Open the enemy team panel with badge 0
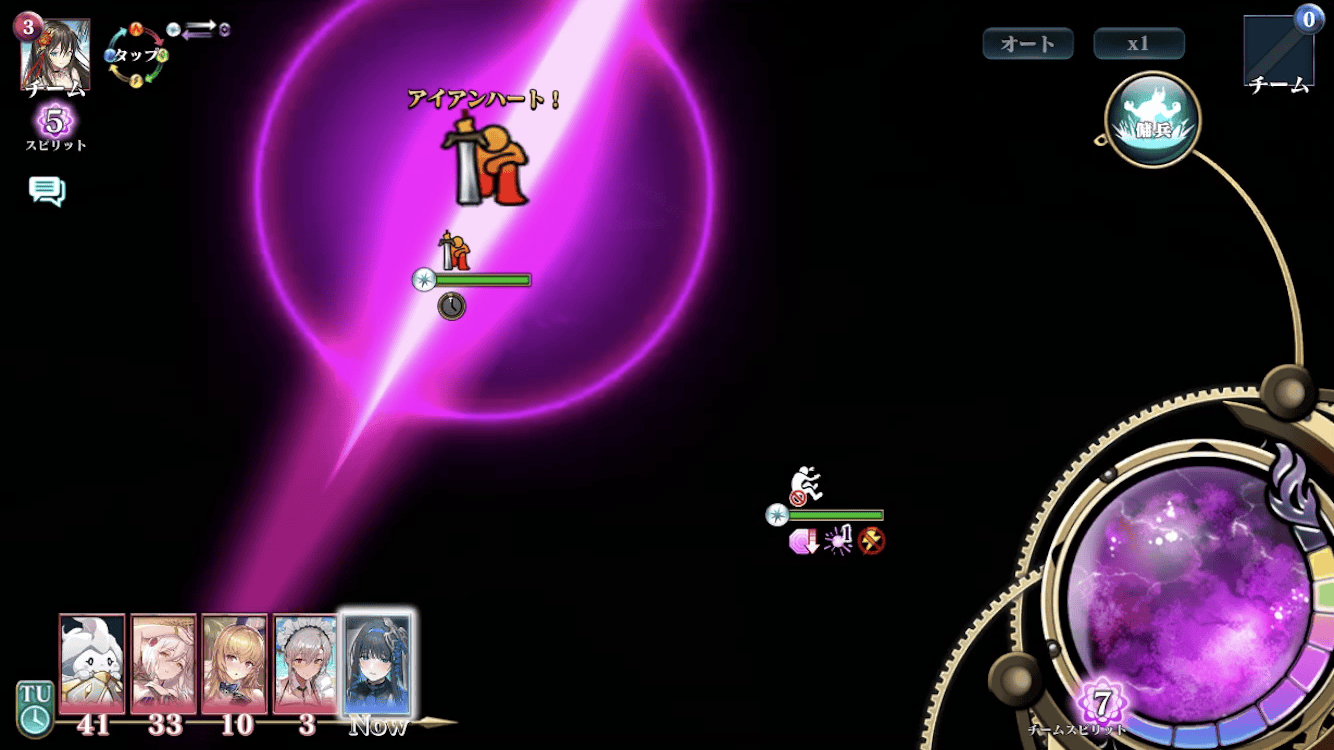The width and height of the screenshot is (1334, 750). point(1279,52)
